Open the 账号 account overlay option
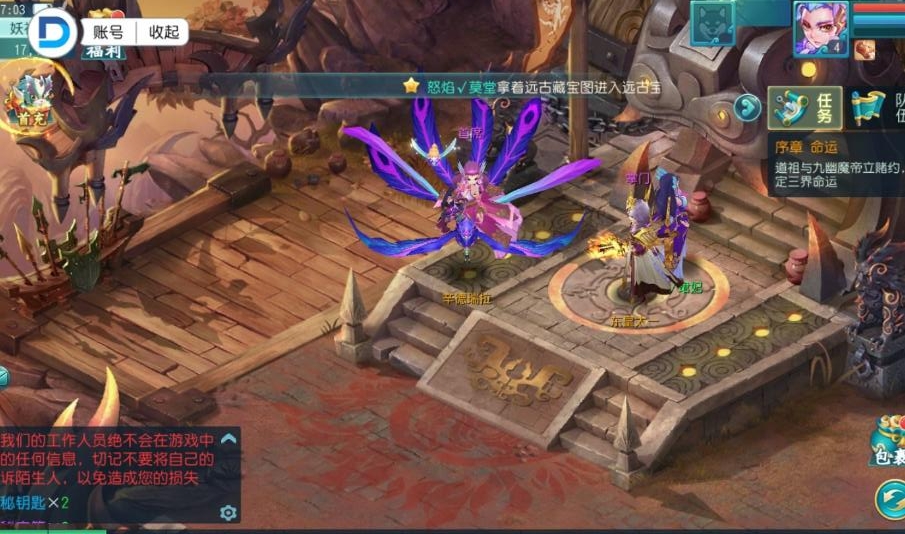This screenshot has width=905, height=534. [x=107, y=31]
